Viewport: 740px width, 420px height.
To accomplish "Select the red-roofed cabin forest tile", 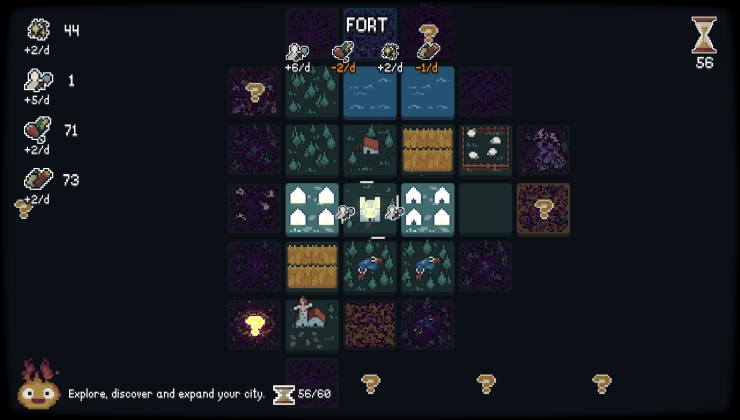I will click(x=370, y=150).
